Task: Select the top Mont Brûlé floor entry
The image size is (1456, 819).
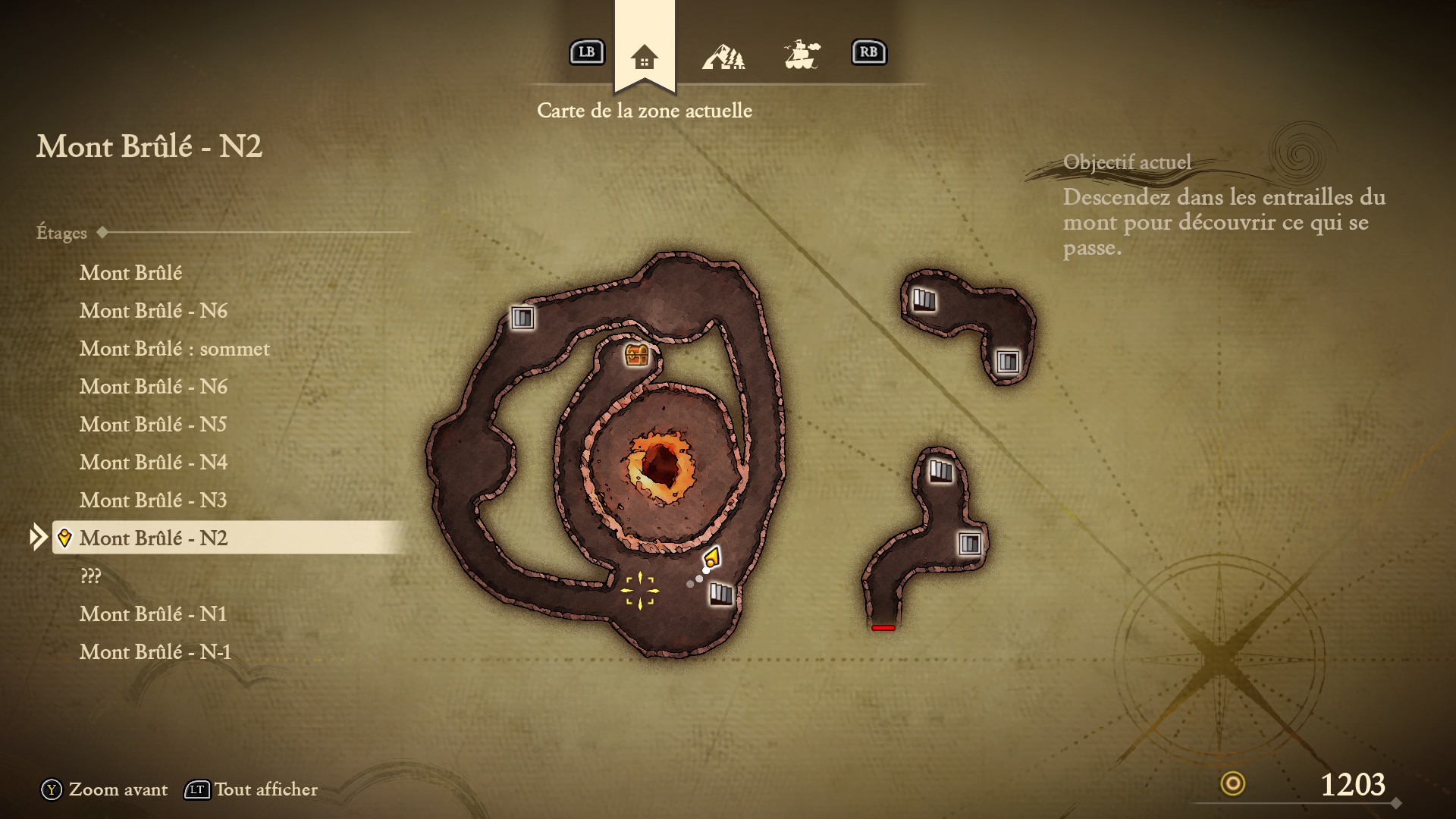Action: [x=130, y=273]
